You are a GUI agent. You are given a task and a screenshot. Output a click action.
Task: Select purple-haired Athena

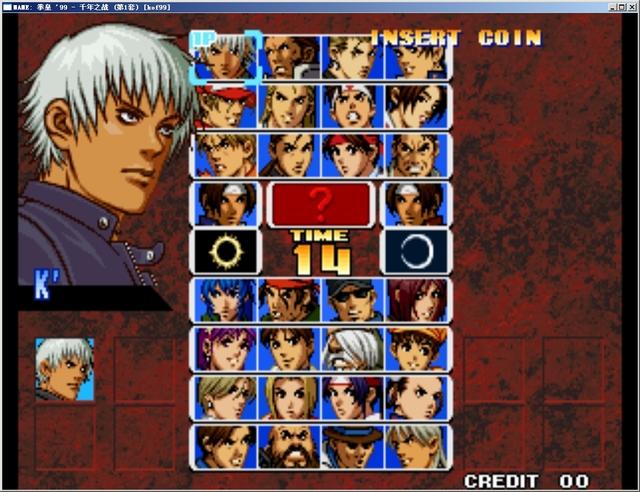(x=226, y=349)
